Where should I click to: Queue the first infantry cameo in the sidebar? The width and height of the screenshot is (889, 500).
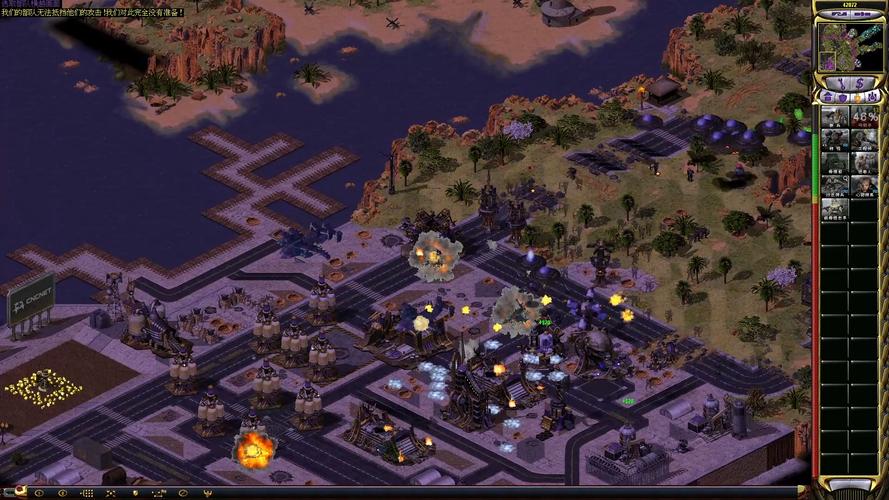tap(836, 116)
